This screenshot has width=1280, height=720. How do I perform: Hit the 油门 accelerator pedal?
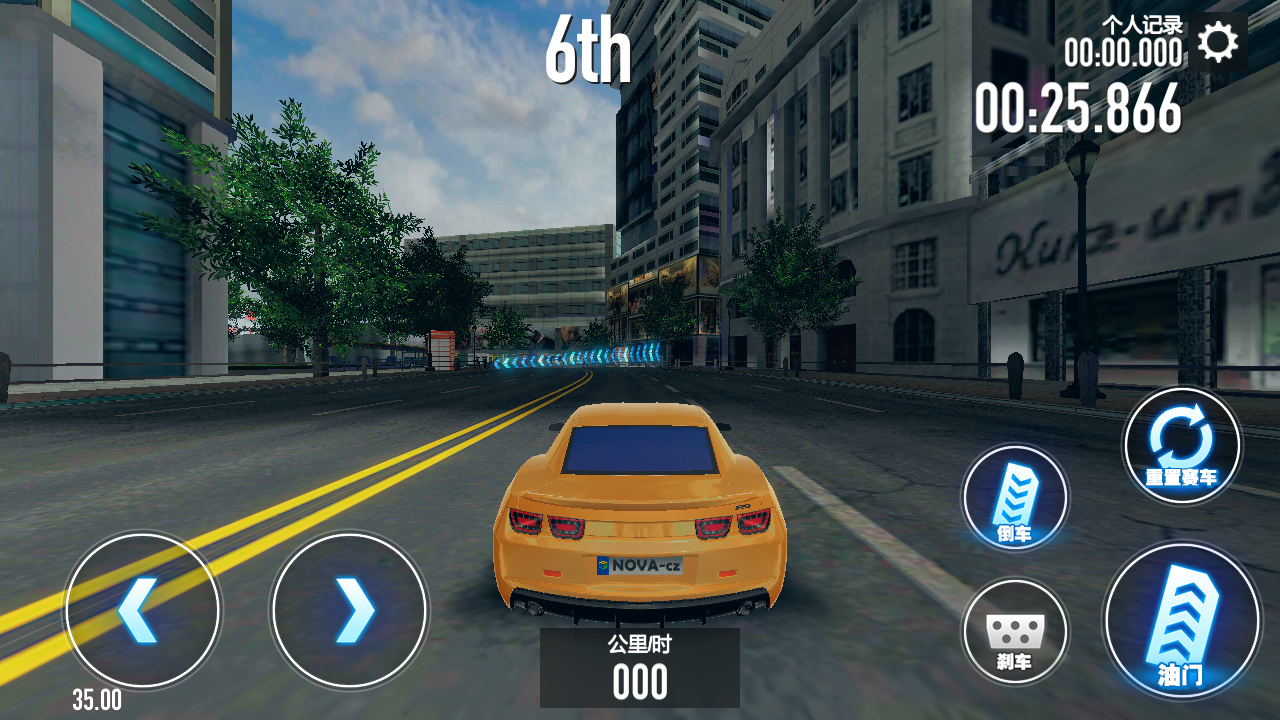click(1181, 620)
